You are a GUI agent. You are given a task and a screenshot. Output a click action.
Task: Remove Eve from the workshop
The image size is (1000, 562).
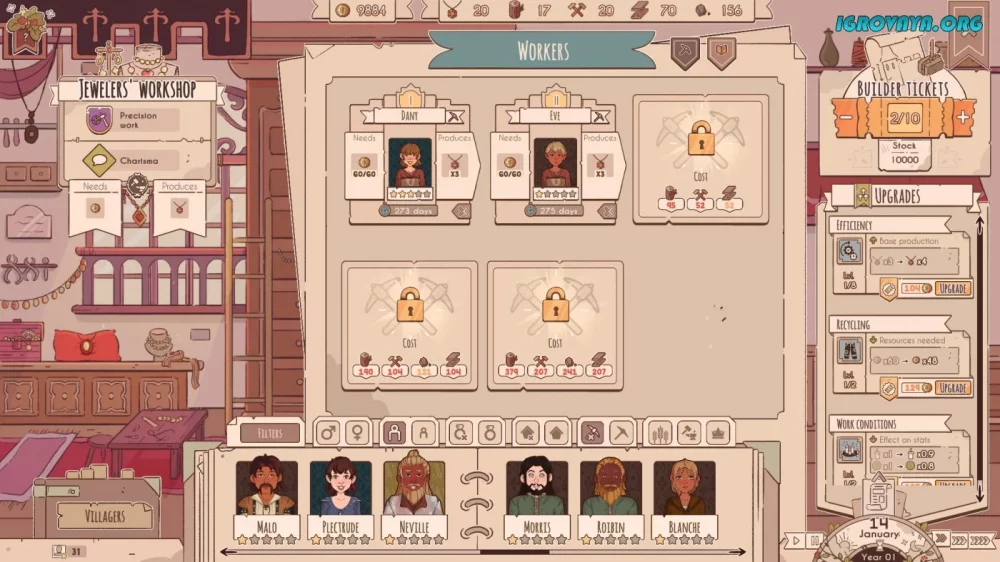[x=607, y=211]
